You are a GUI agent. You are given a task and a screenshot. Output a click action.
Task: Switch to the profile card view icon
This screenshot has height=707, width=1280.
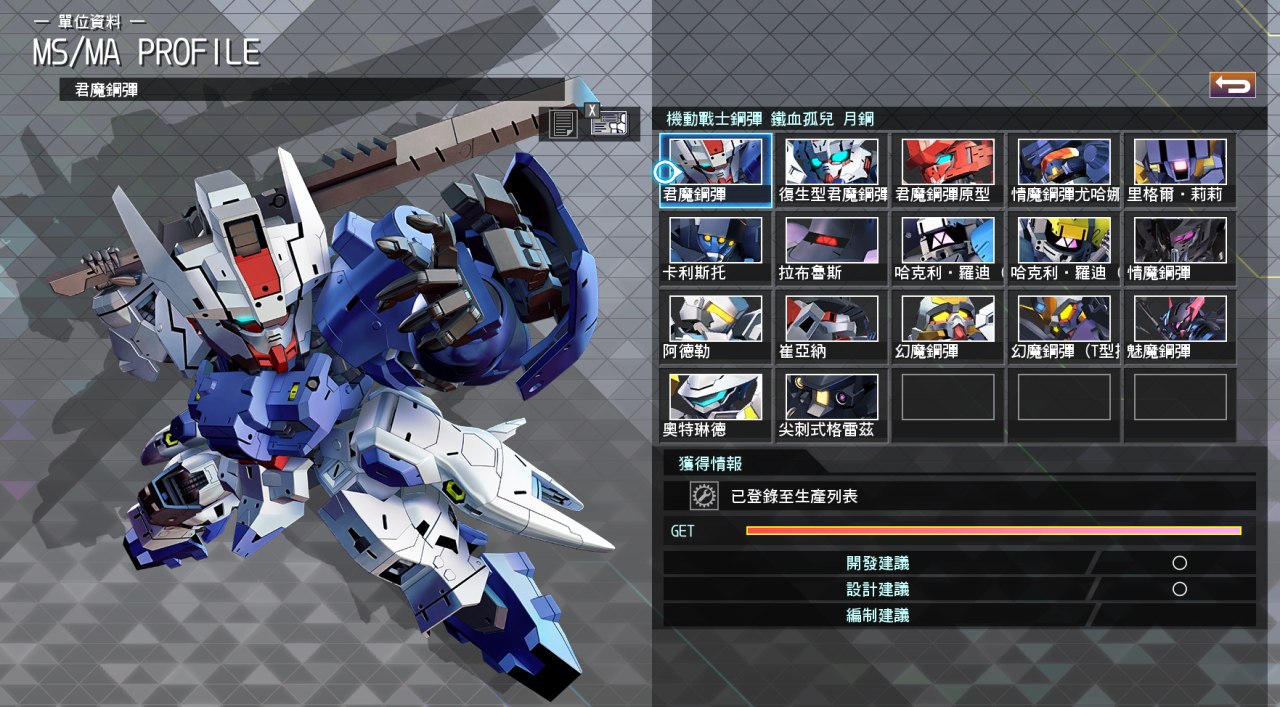pyautogui.click(x=608, y=124)
